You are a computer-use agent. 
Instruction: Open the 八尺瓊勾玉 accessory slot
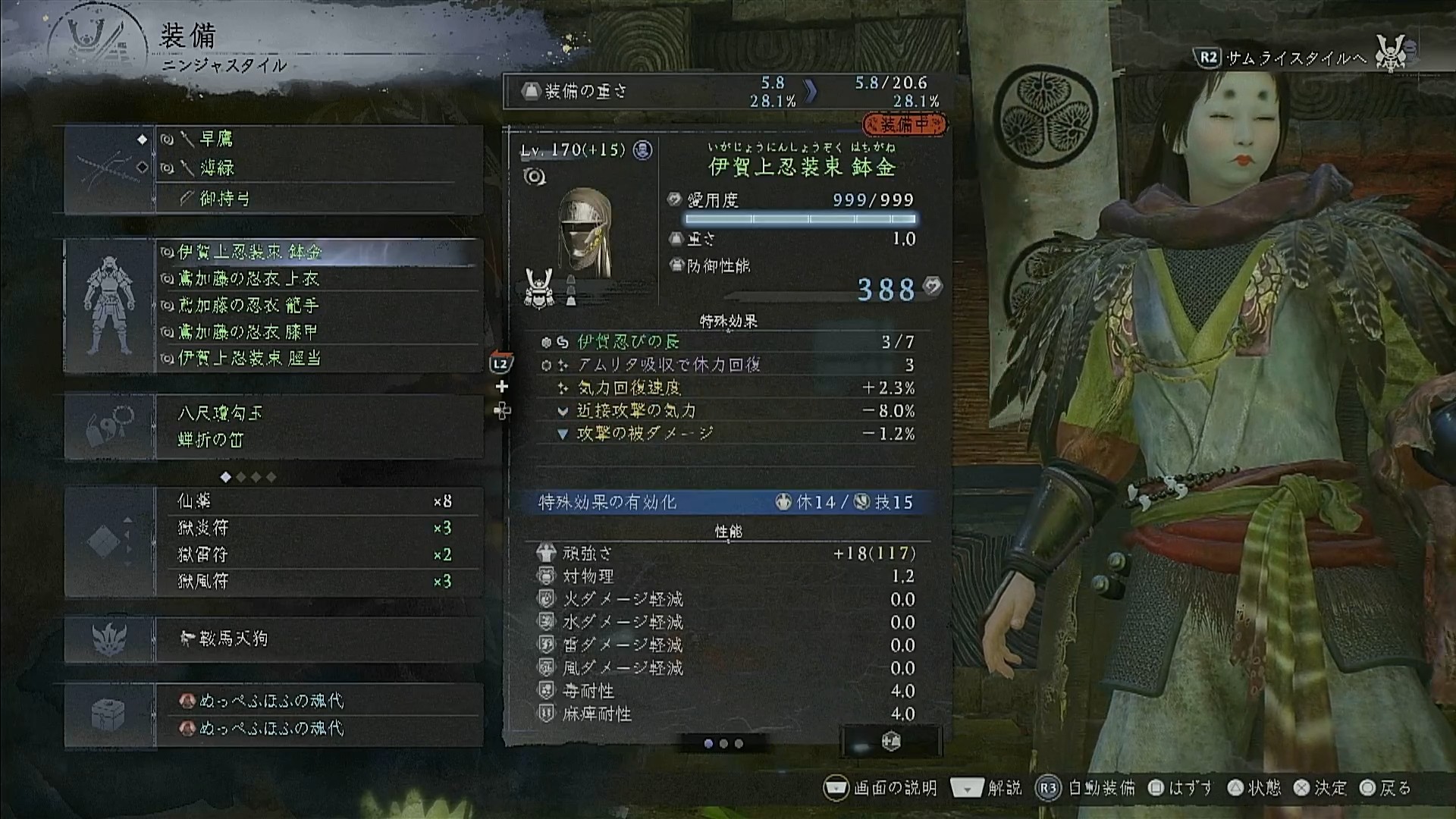coord(318,413)
